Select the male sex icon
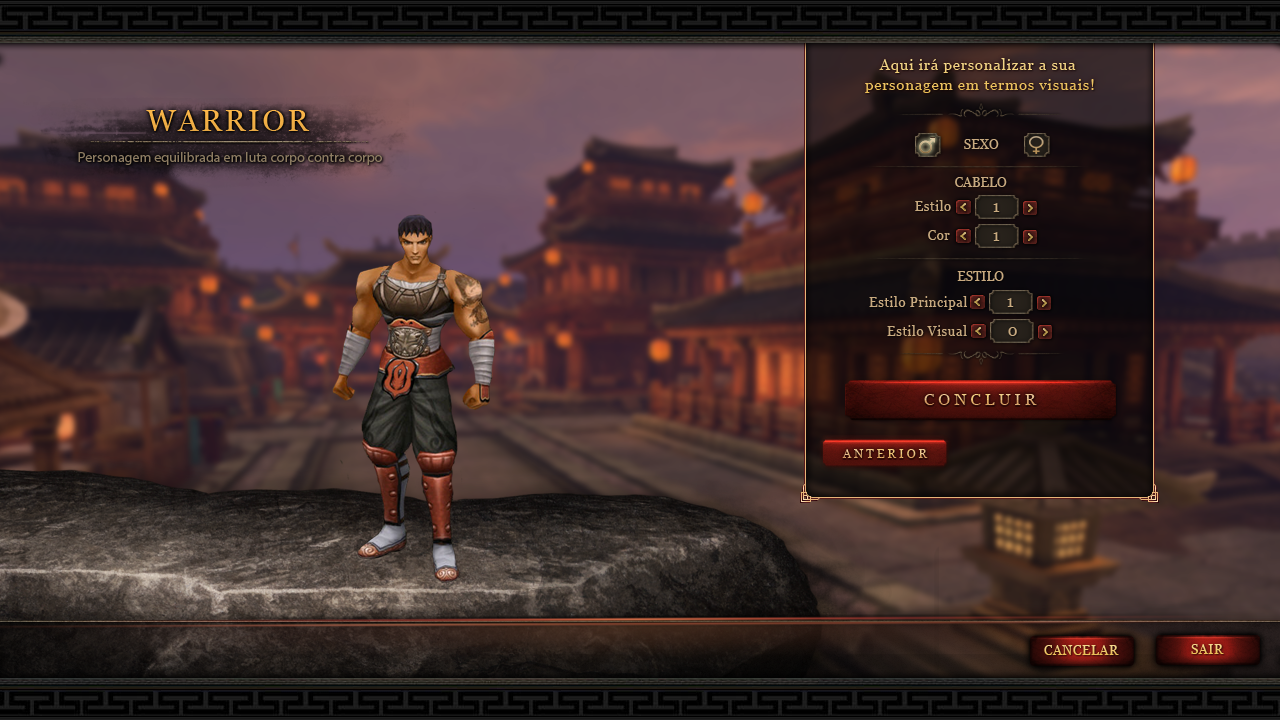 [x=927, y=145]
